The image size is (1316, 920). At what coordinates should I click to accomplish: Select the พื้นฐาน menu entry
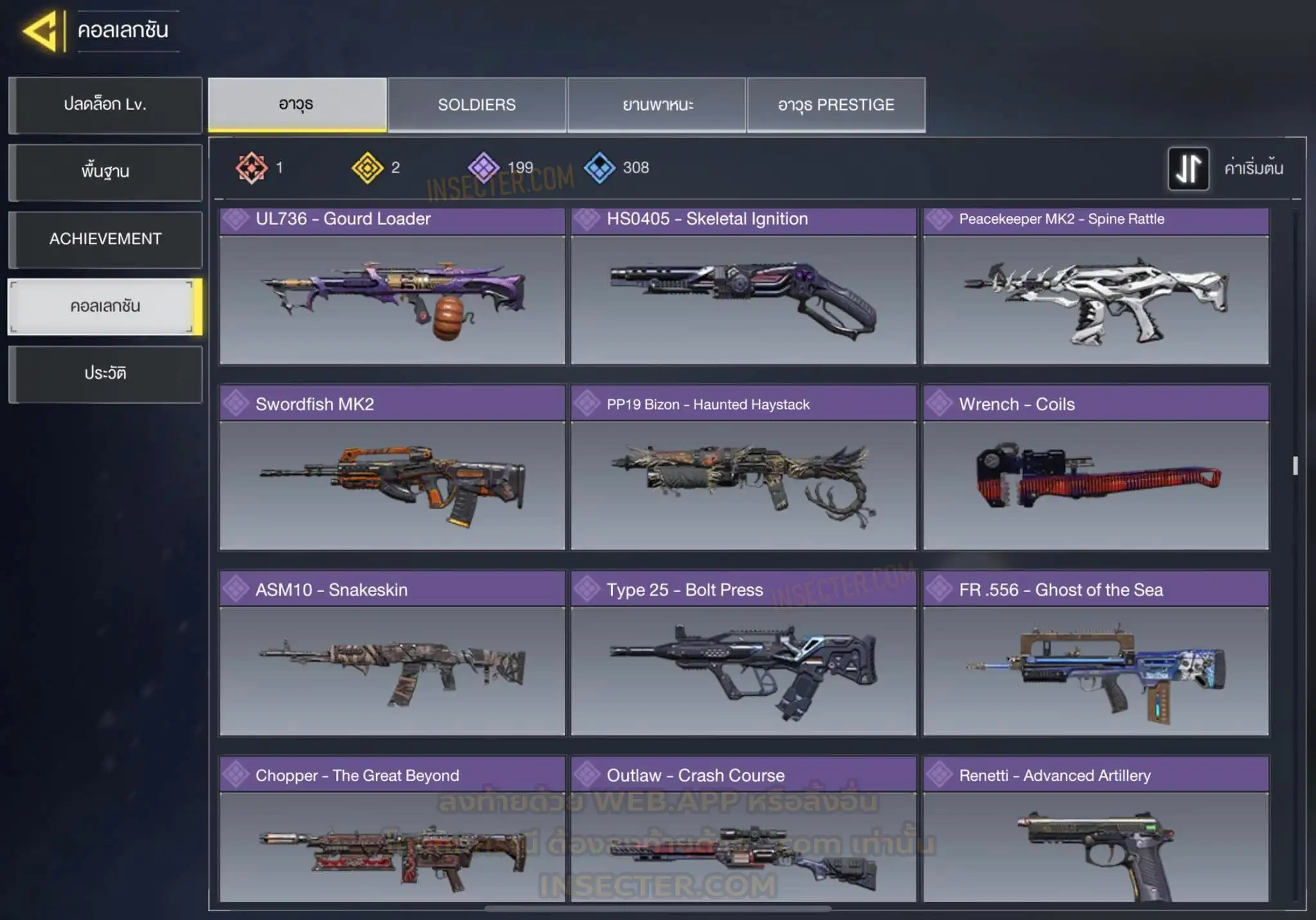pos(105,172)
